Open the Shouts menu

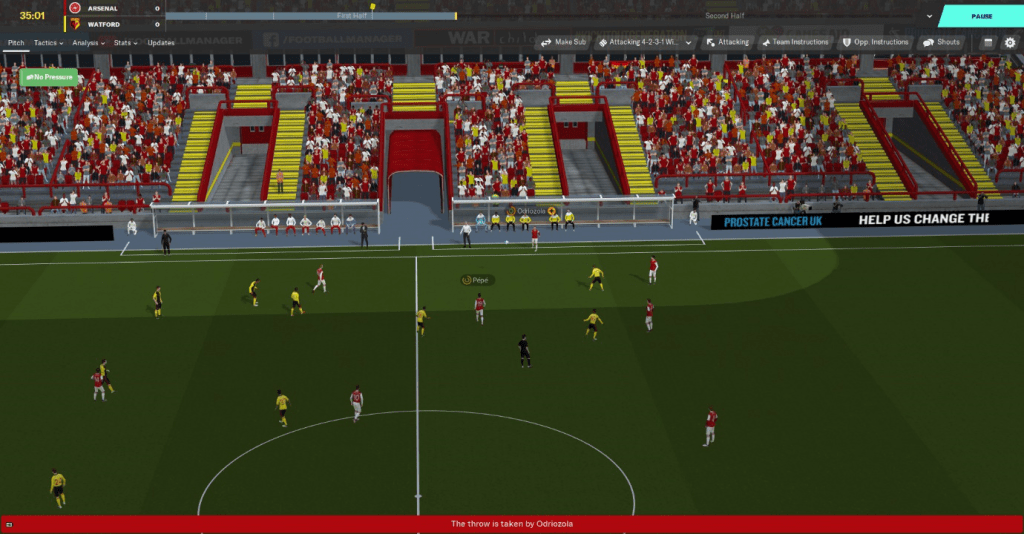coord(942,42)
